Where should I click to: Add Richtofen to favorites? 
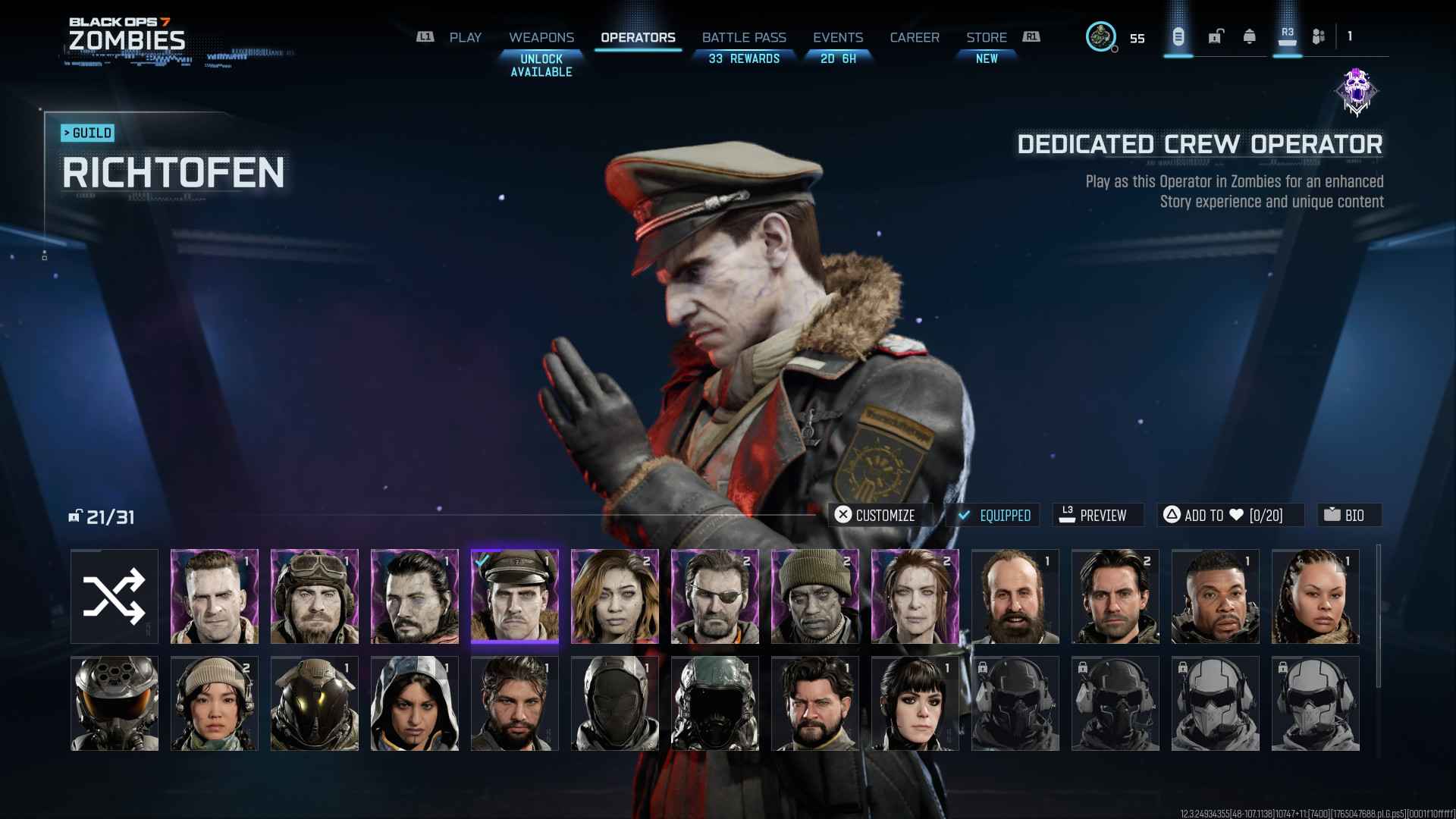point(1229,515)
